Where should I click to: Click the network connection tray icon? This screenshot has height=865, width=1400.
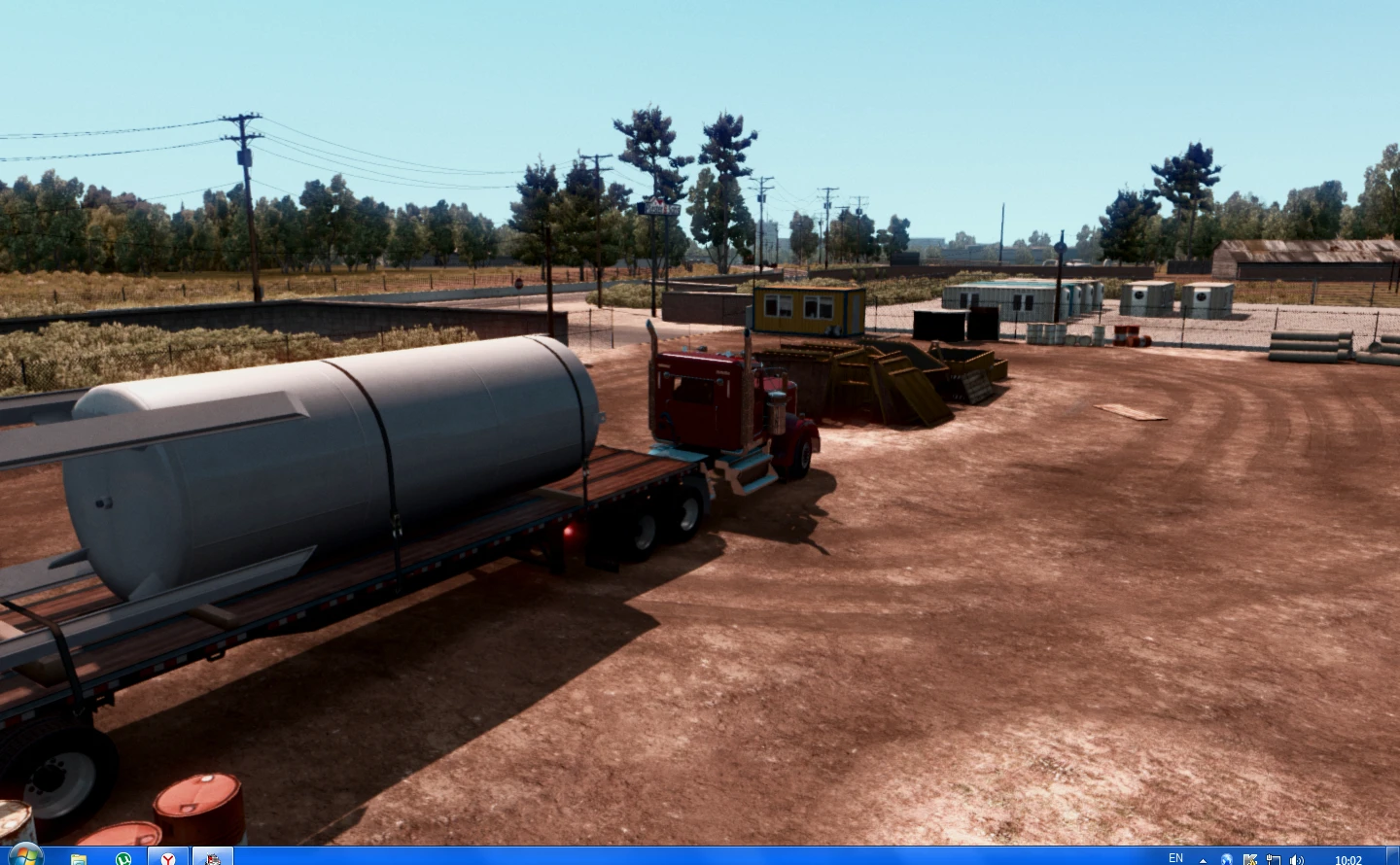click(1275, 859)
